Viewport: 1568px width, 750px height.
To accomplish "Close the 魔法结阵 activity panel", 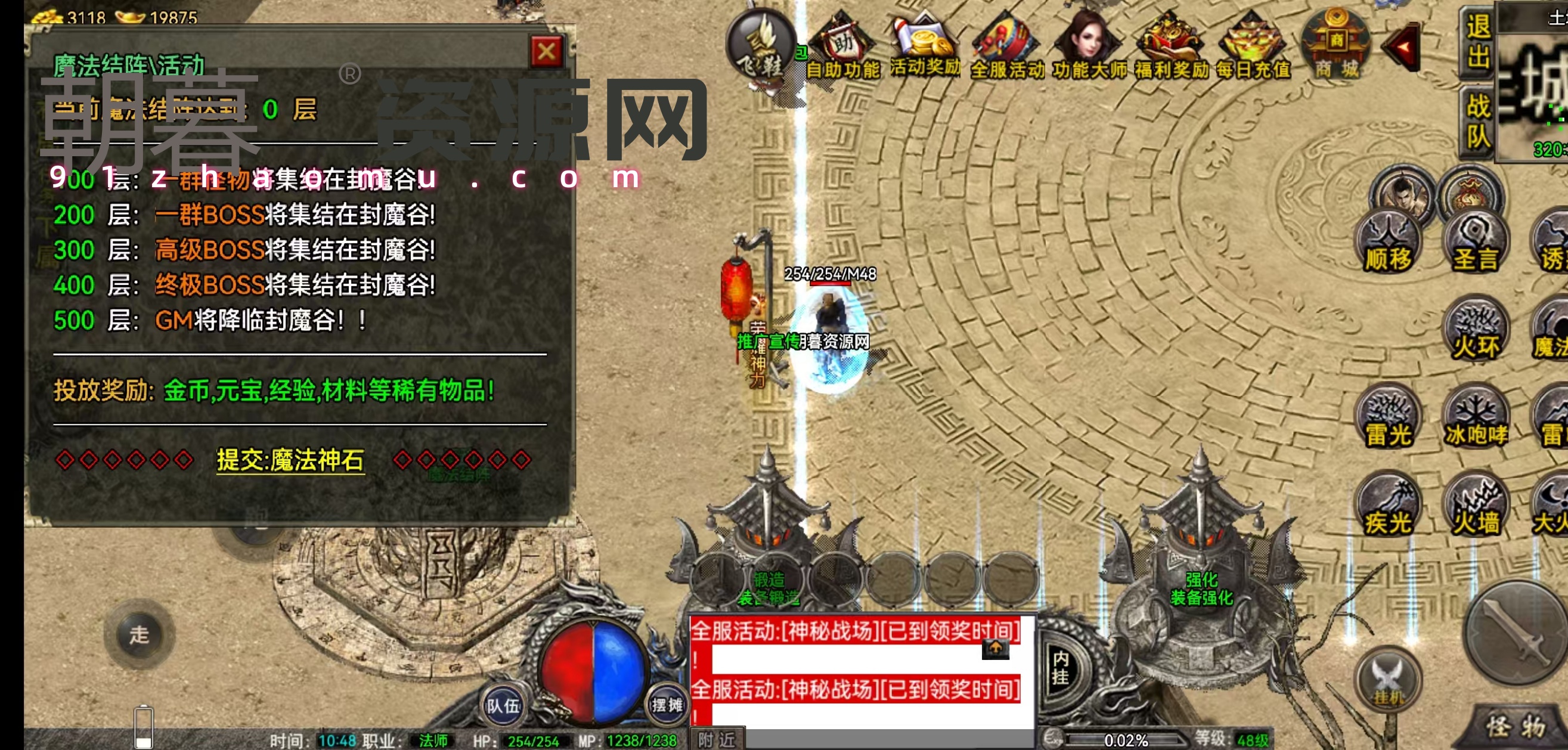I will click(546, 52).
